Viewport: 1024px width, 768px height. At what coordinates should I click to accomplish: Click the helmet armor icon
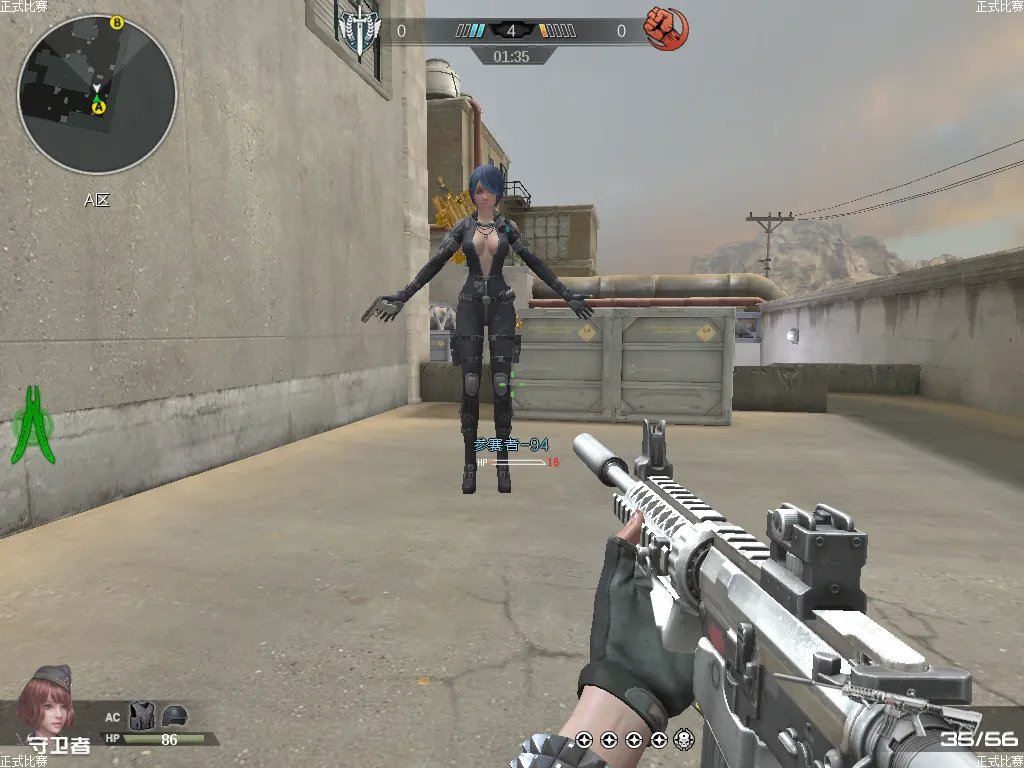tap(175, 715)
